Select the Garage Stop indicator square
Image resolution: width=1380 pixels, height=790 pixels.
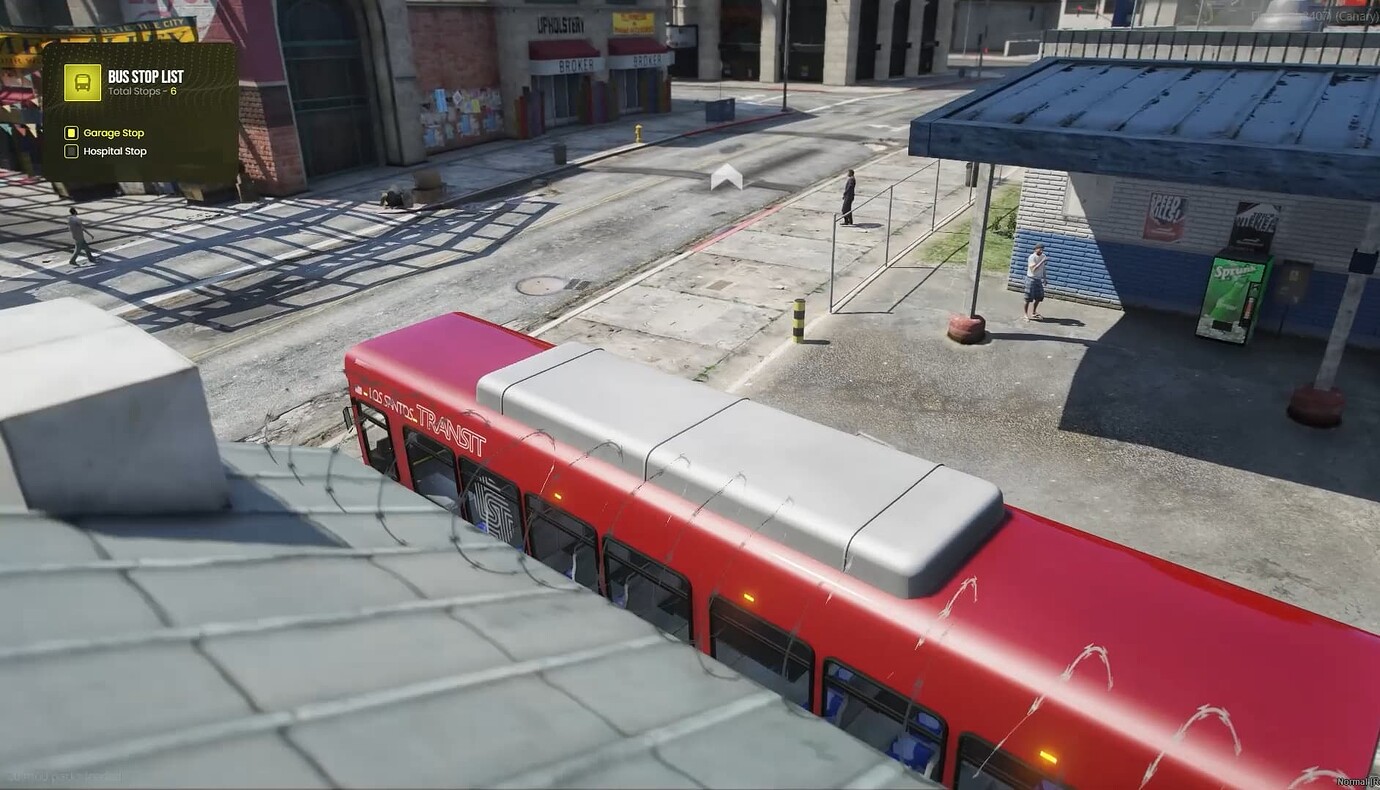[70, 132]
